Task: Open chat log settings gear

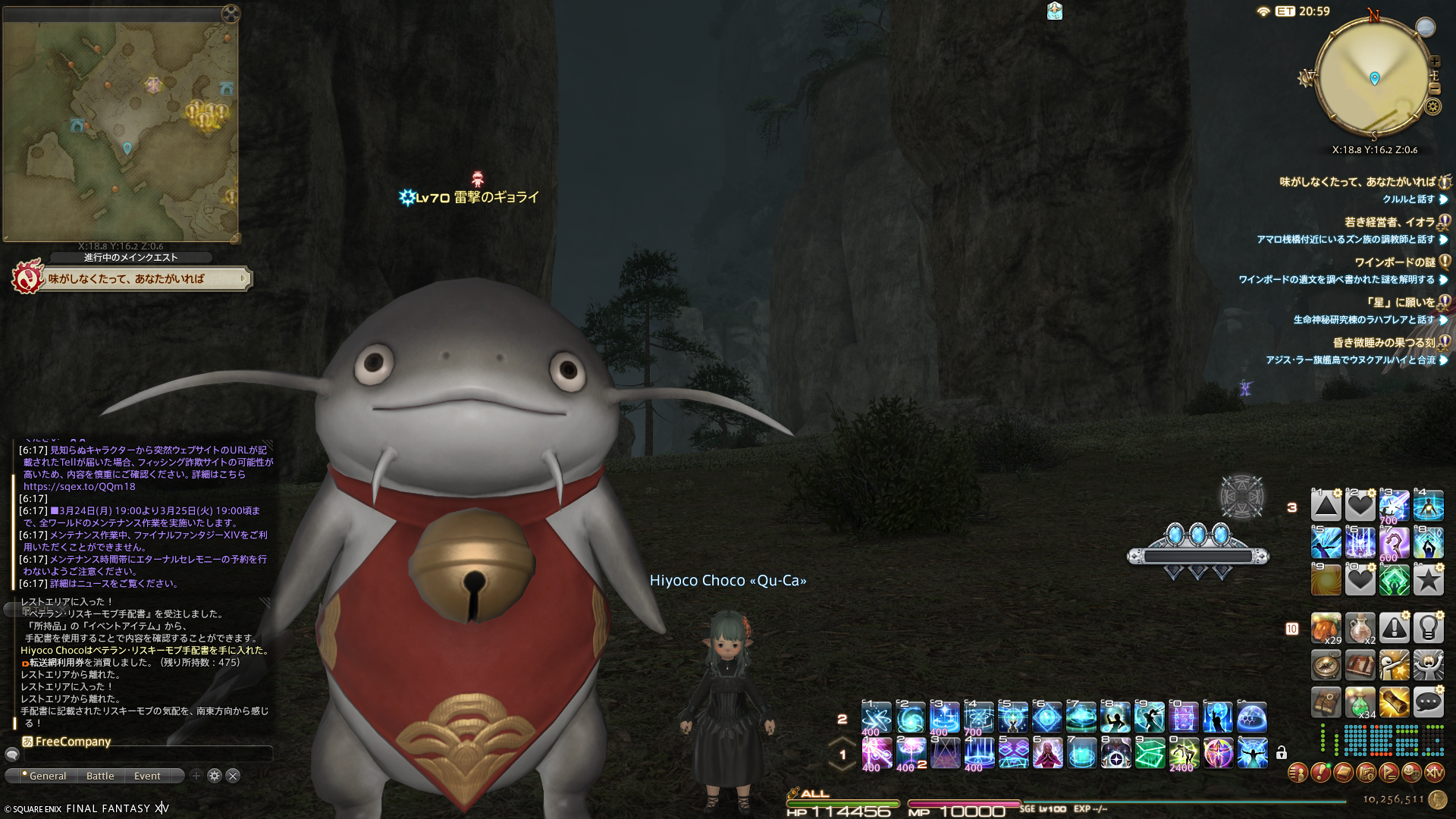Action: (x=215, y=776)
